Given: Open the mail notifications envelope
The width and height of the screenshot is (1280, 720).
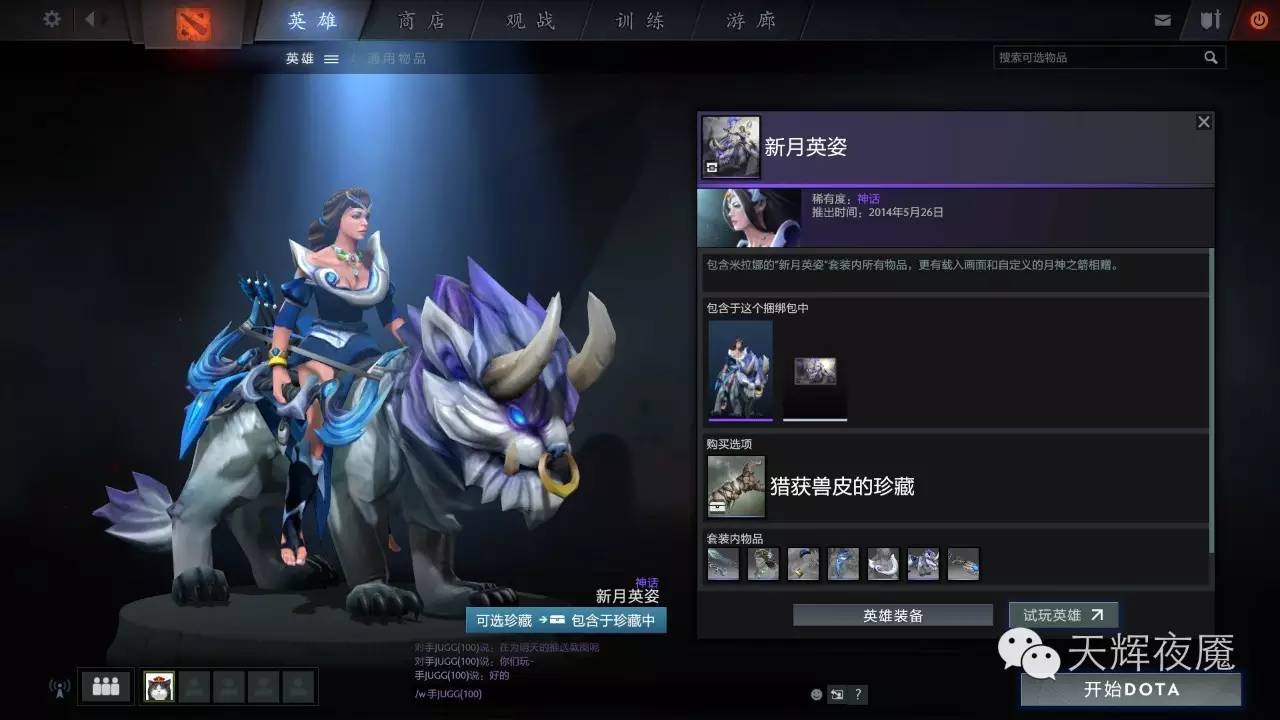Looking at the screenshot, I should [x=1163, y=18].
